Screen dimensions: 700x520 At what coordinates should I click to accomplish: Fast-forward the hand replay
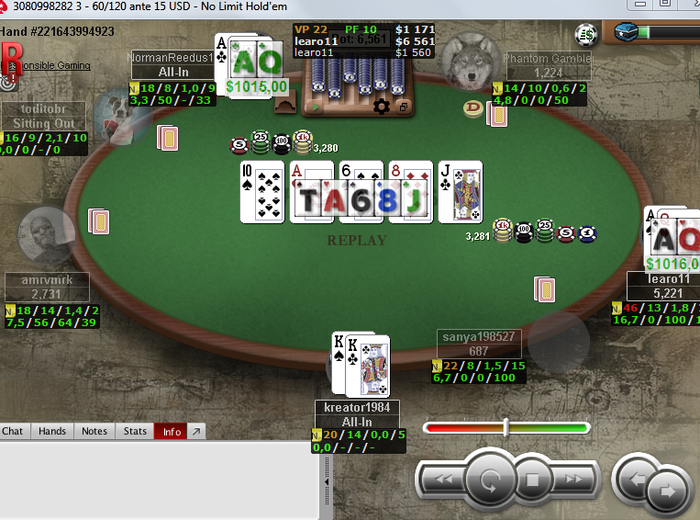coord(574,480)
